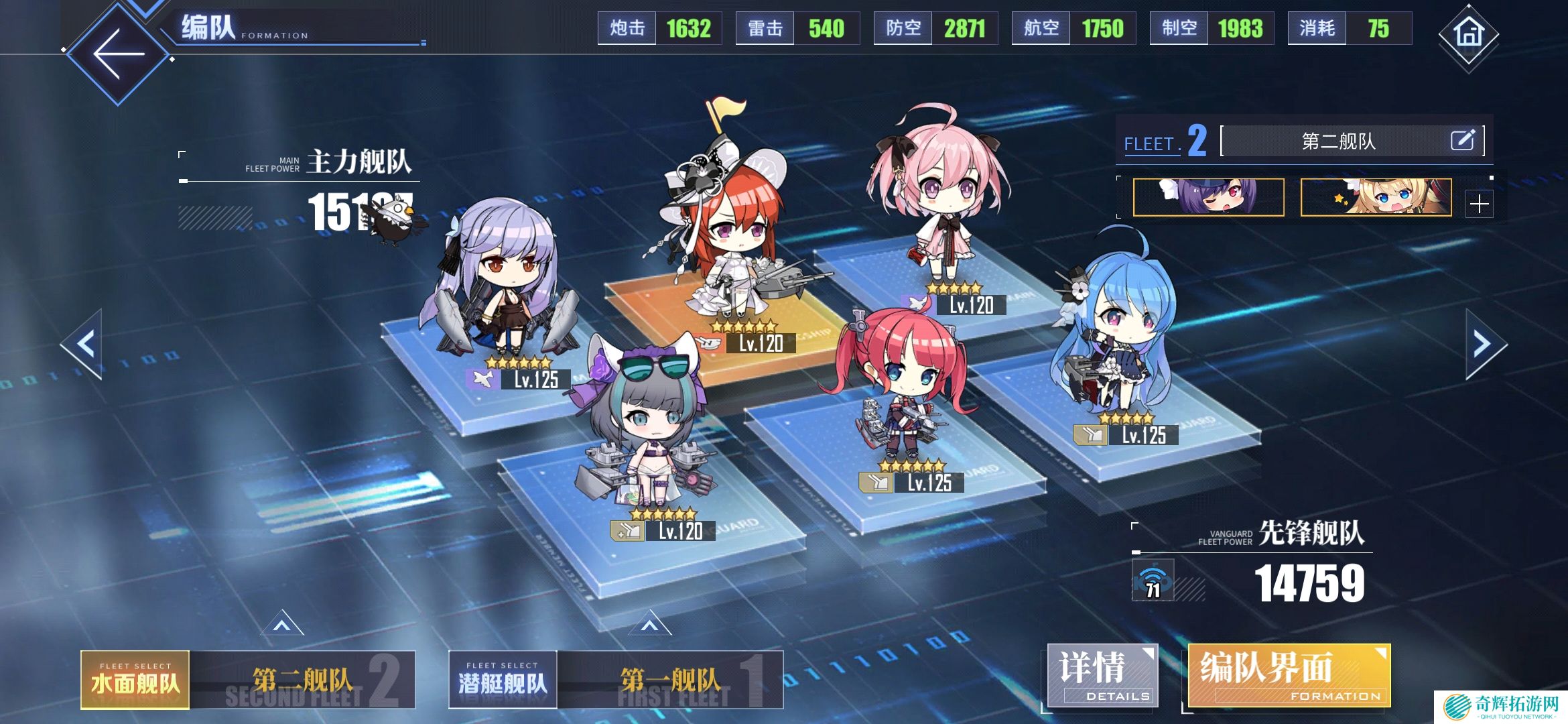Open 编队界面 Formation view
The image size is (1568, 724).
[1288, 676]
